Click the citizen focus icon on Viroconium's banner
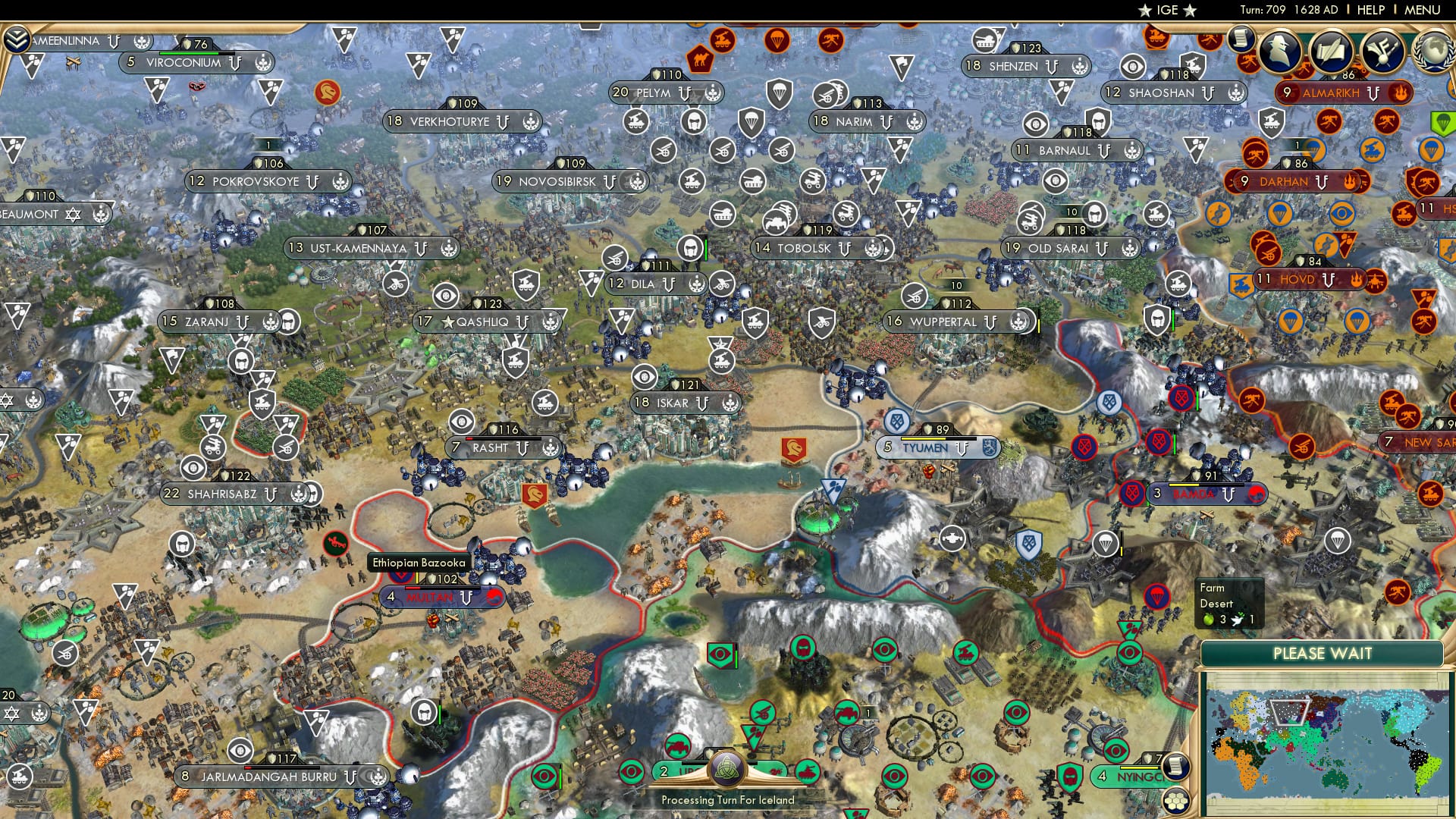 pos(264,63)
